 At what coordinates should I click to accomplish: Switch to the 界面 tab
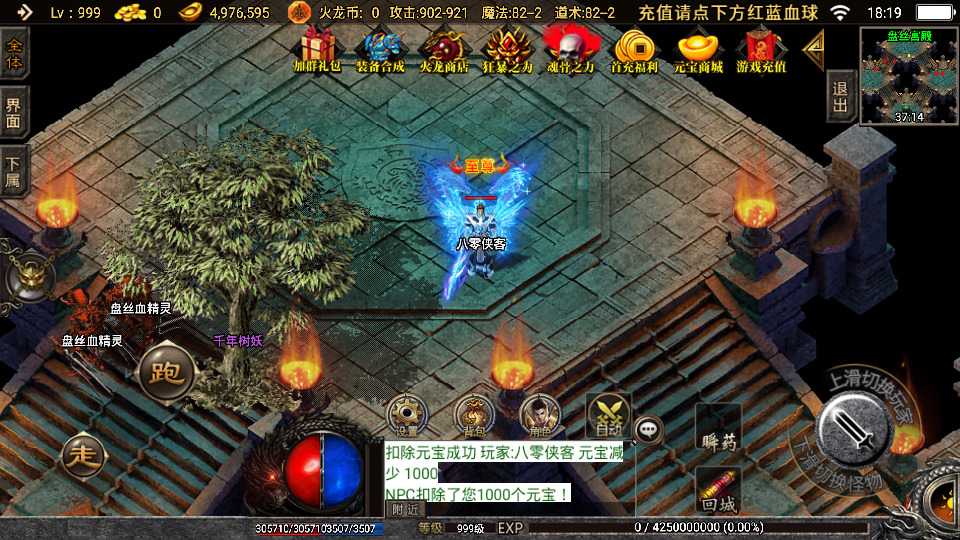(14, 113)
